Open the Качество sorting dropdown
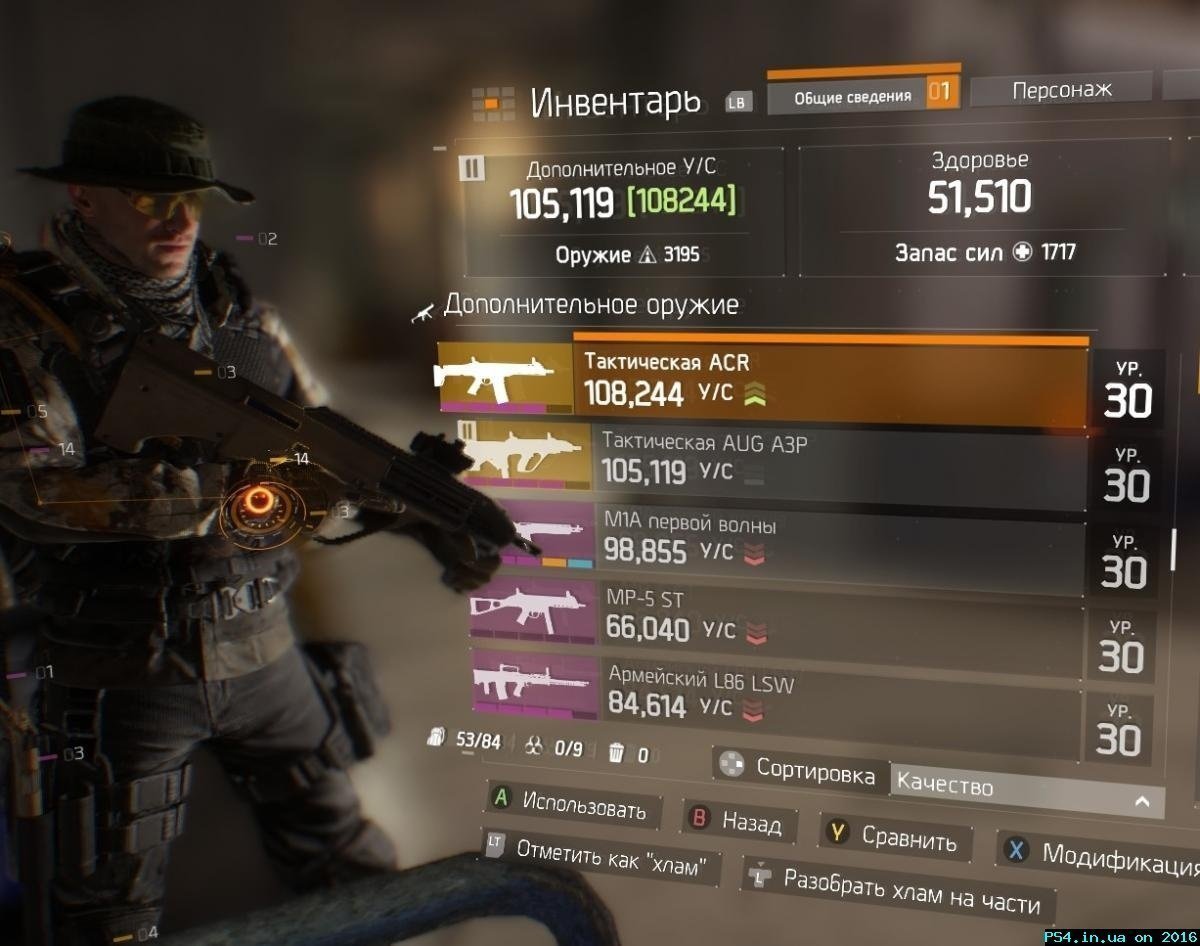Viewport: 1200px width, 946px height. click(x=1026, y=792)
